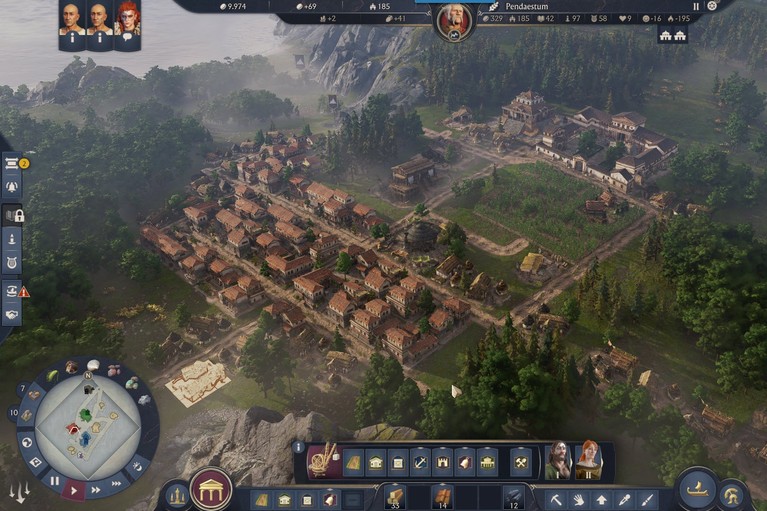Set game speed to normal play

pyautogui.click(x=75, y=489)
